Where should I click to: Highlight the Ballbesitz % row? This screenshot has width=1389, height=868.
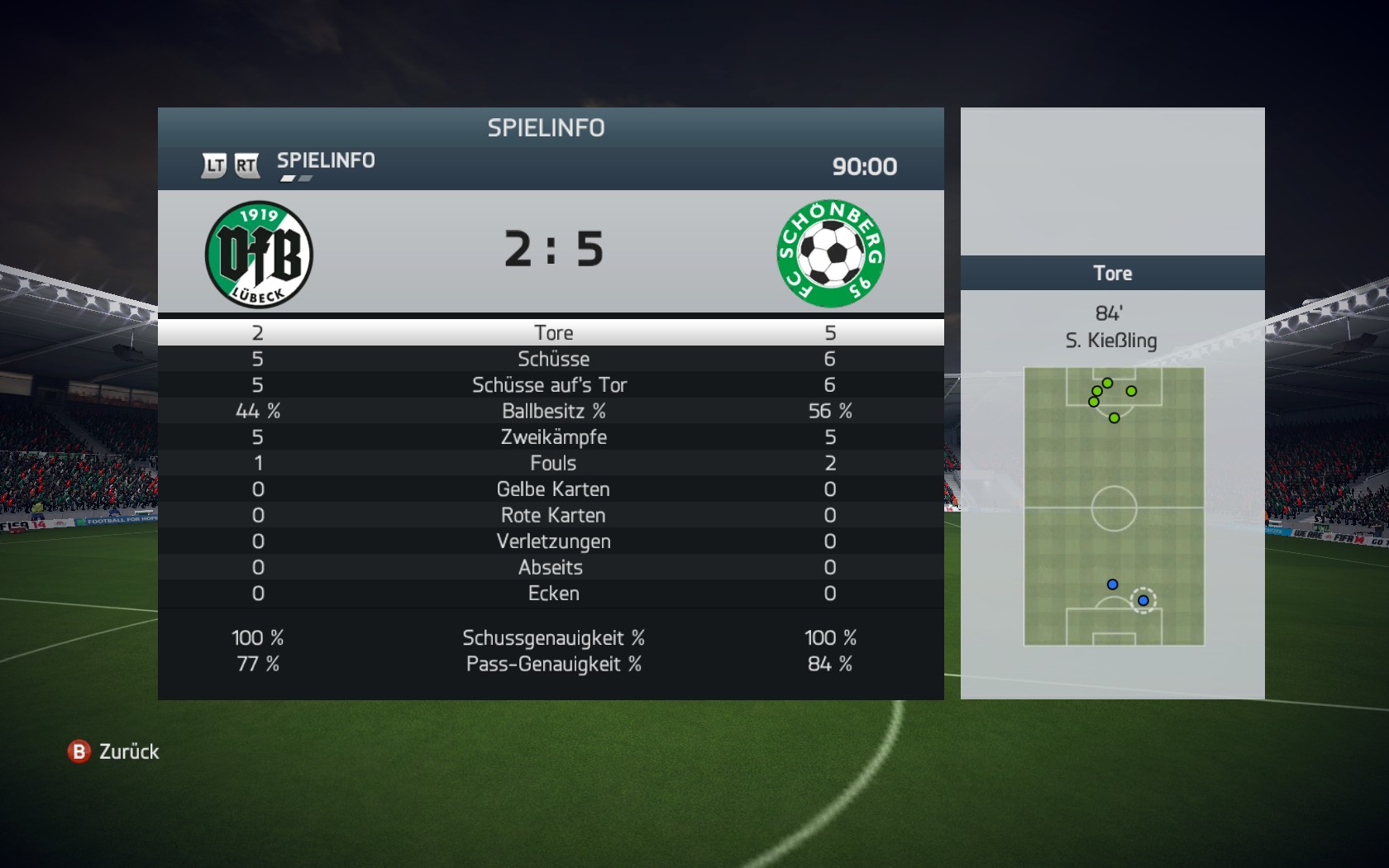(552, 411)
